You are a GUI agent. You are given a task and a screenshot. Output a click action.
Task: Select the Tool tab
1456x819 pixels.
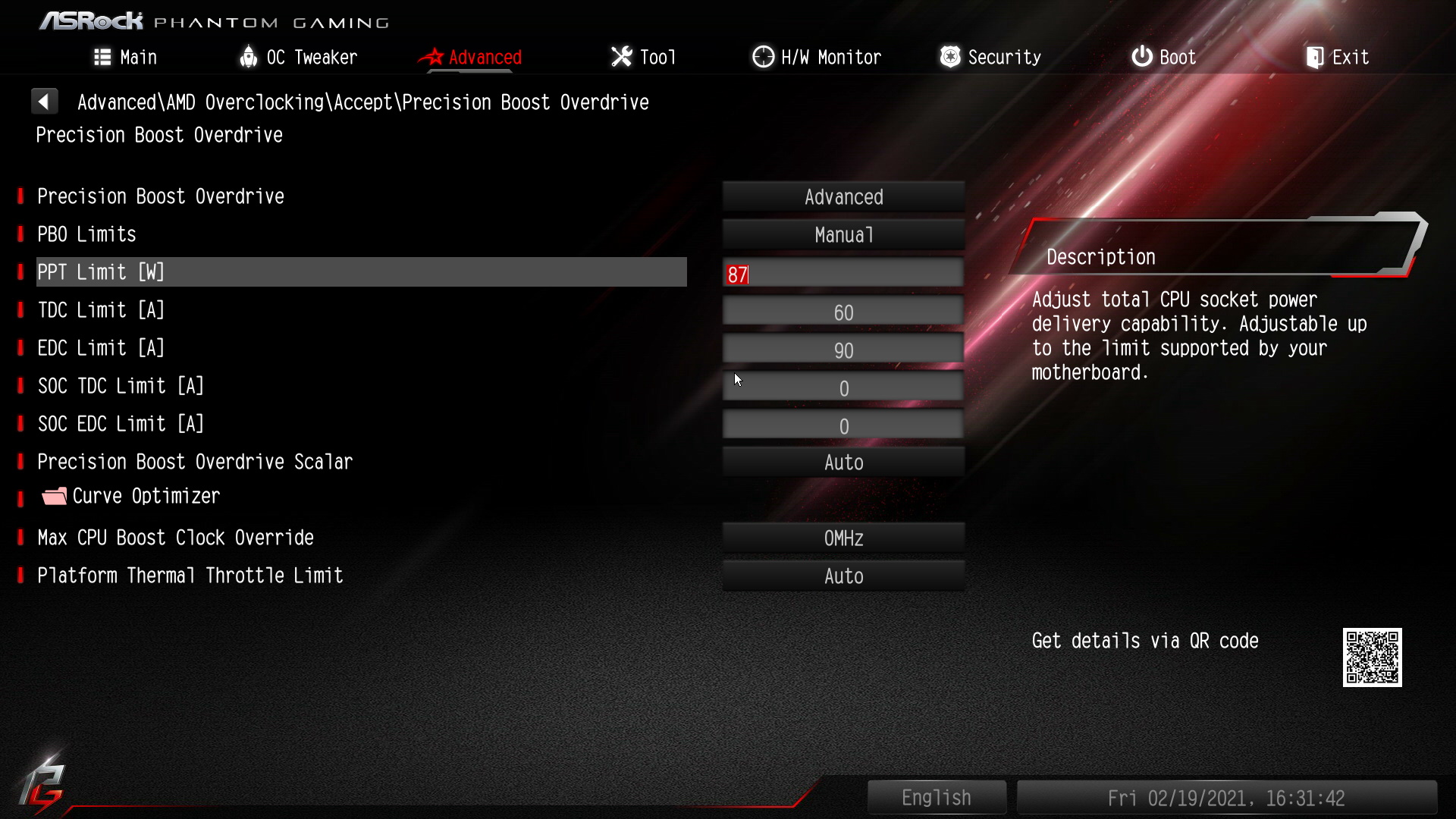tap(643, 57)
